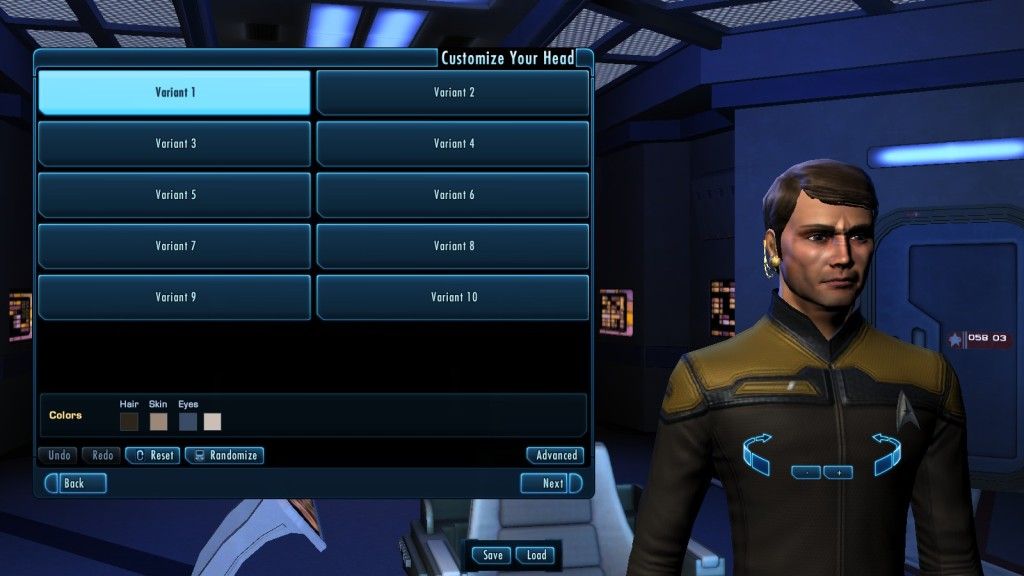
Task: Pick head Variant 9
Action: [174, 297]
